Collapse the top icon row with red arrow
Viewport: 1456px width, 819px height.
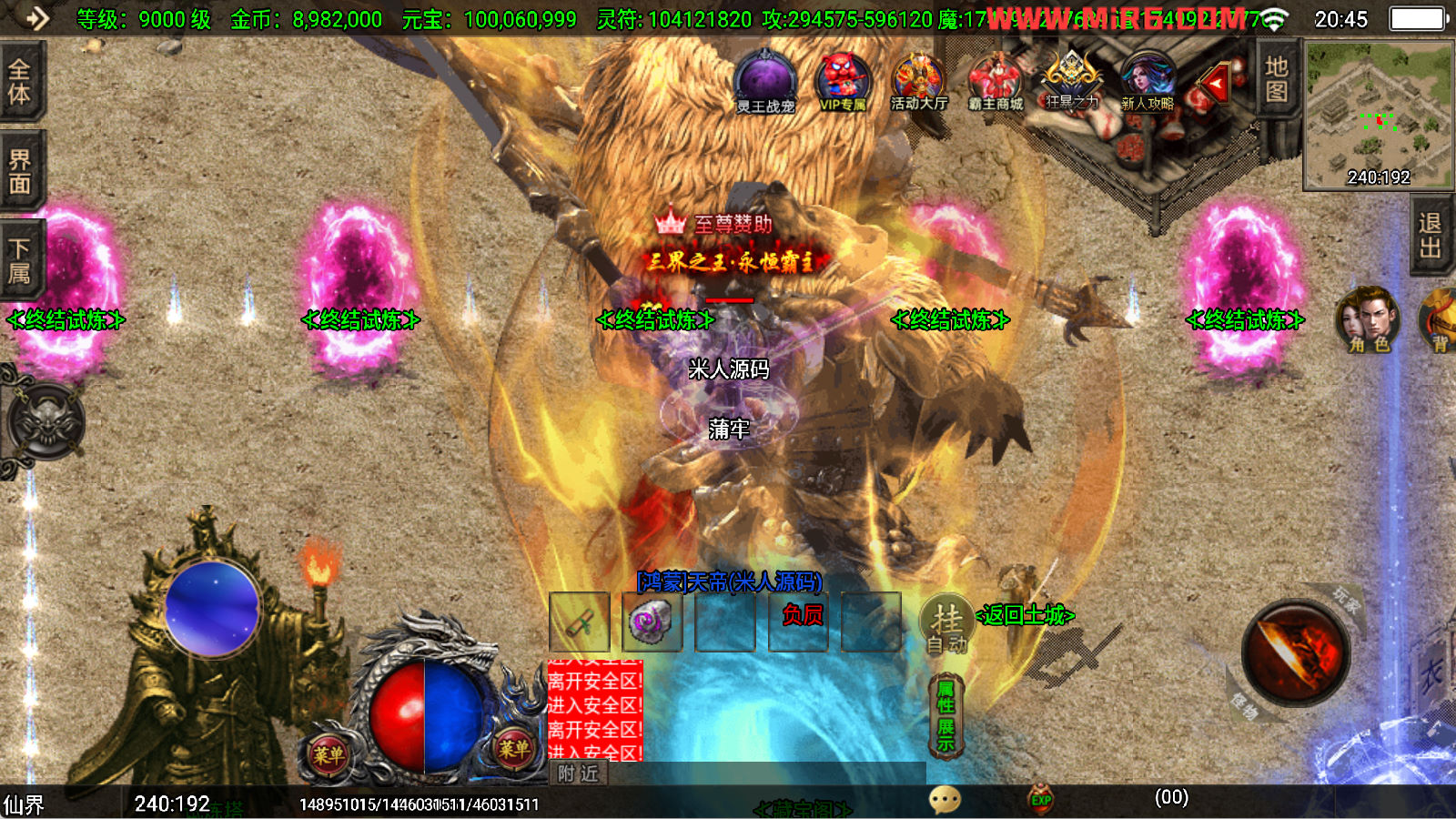click(1216, 84)
